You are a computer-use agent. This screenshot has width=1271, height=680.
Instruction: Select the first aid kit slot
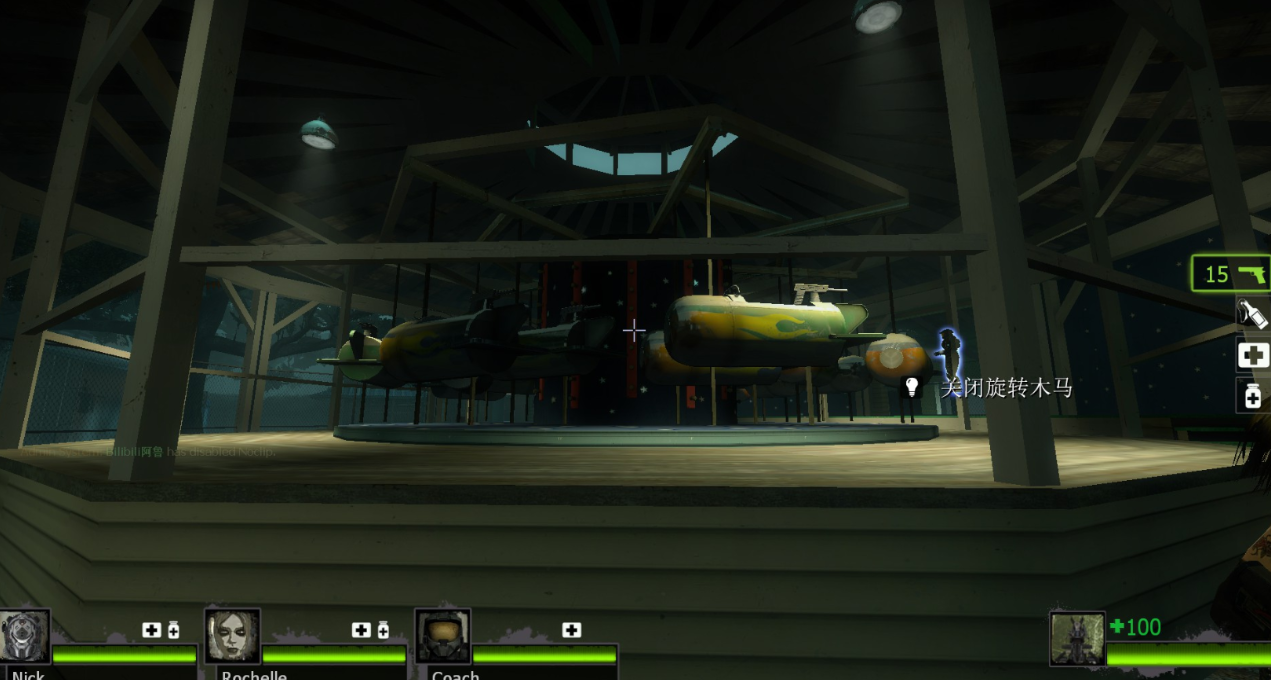tap(1253, 355)
